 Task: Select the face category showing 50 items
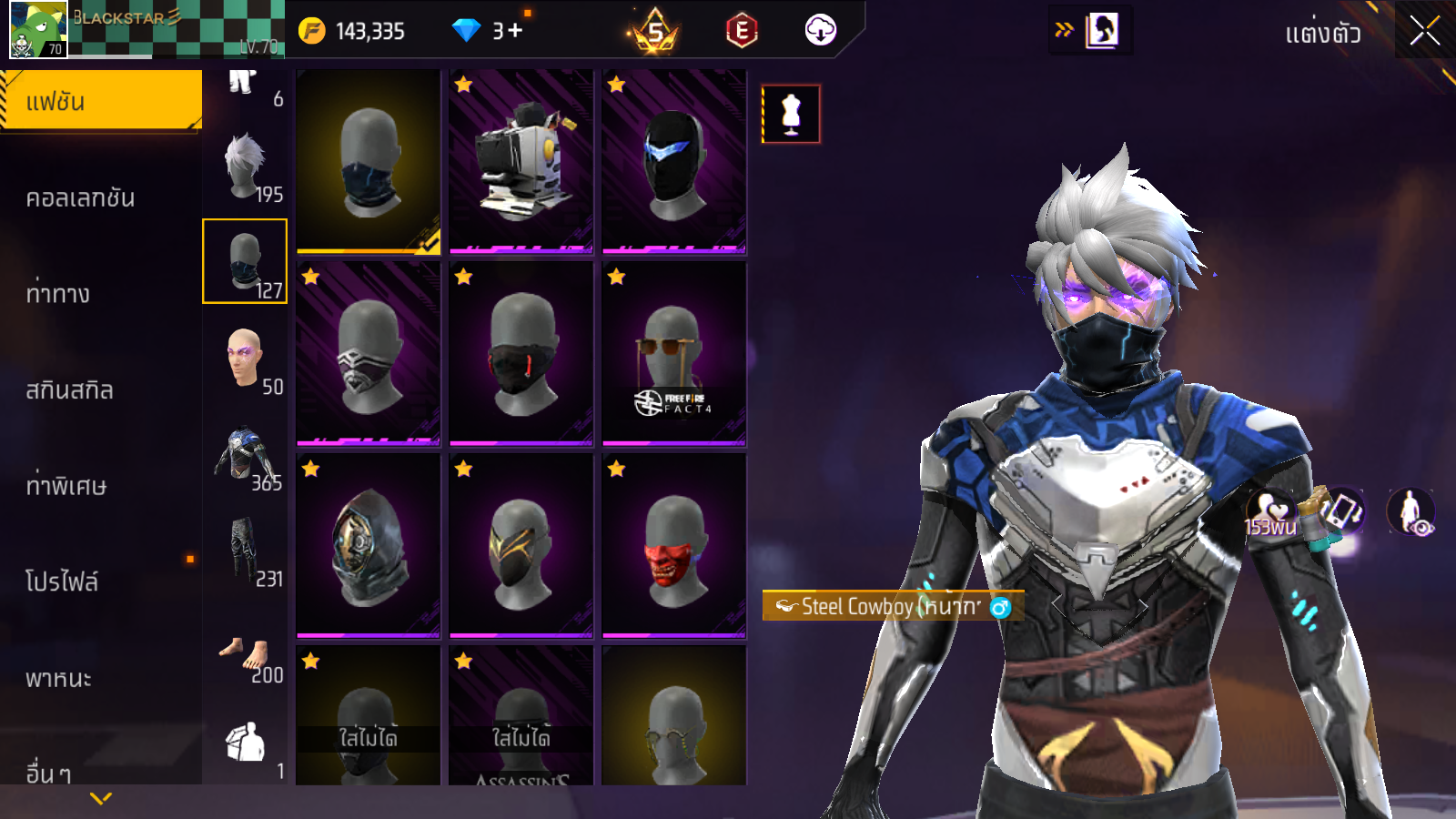click(246, 360)
